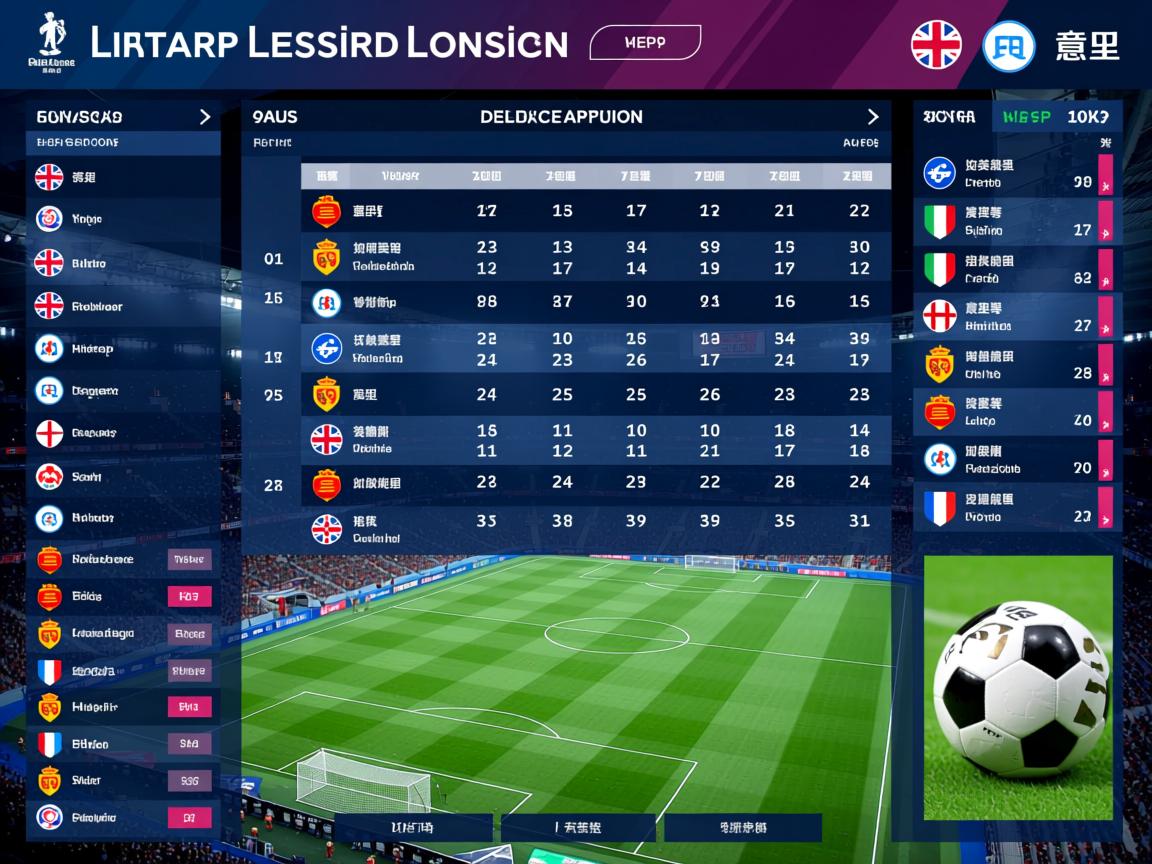
Task: Select the top table row starting with 17
Action: click(x=595, y=211)
